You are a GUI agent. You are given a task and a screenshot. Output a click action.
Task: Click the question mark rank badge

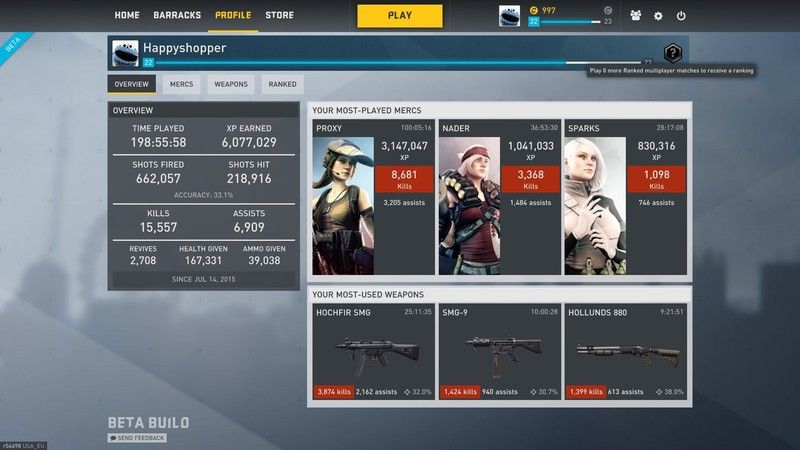point(673,54)
